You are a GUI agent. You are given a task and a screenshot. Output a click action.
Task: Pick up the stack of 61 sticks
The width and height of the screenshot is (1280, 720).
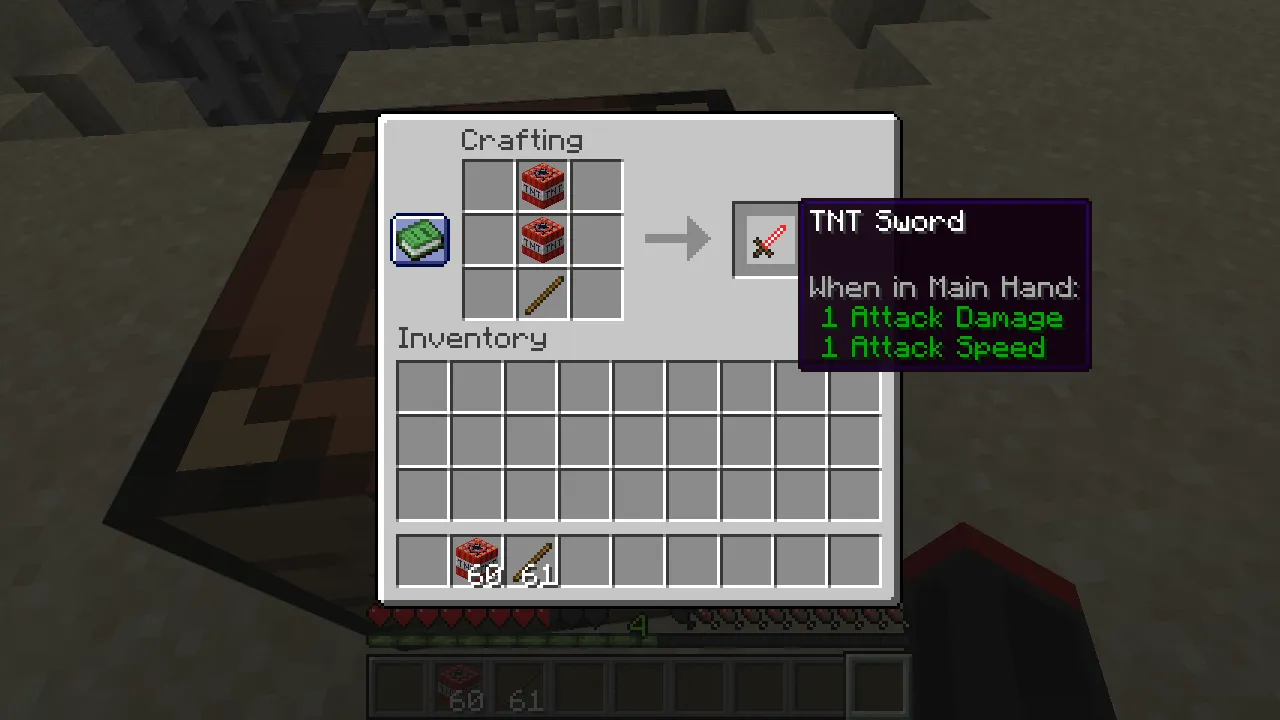529,560
